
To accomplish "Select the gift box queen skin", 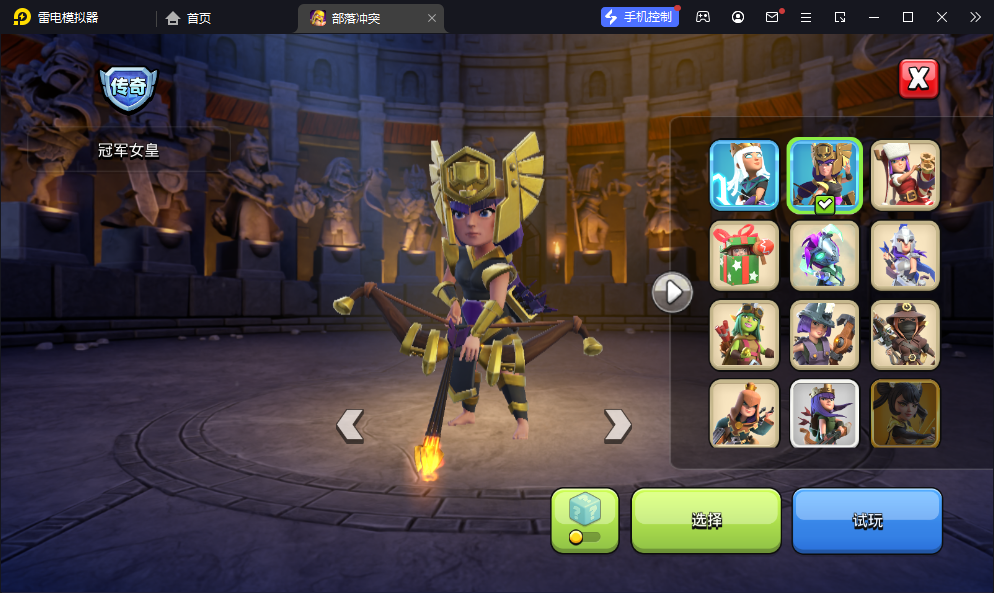I will click(x=744, y=255).
